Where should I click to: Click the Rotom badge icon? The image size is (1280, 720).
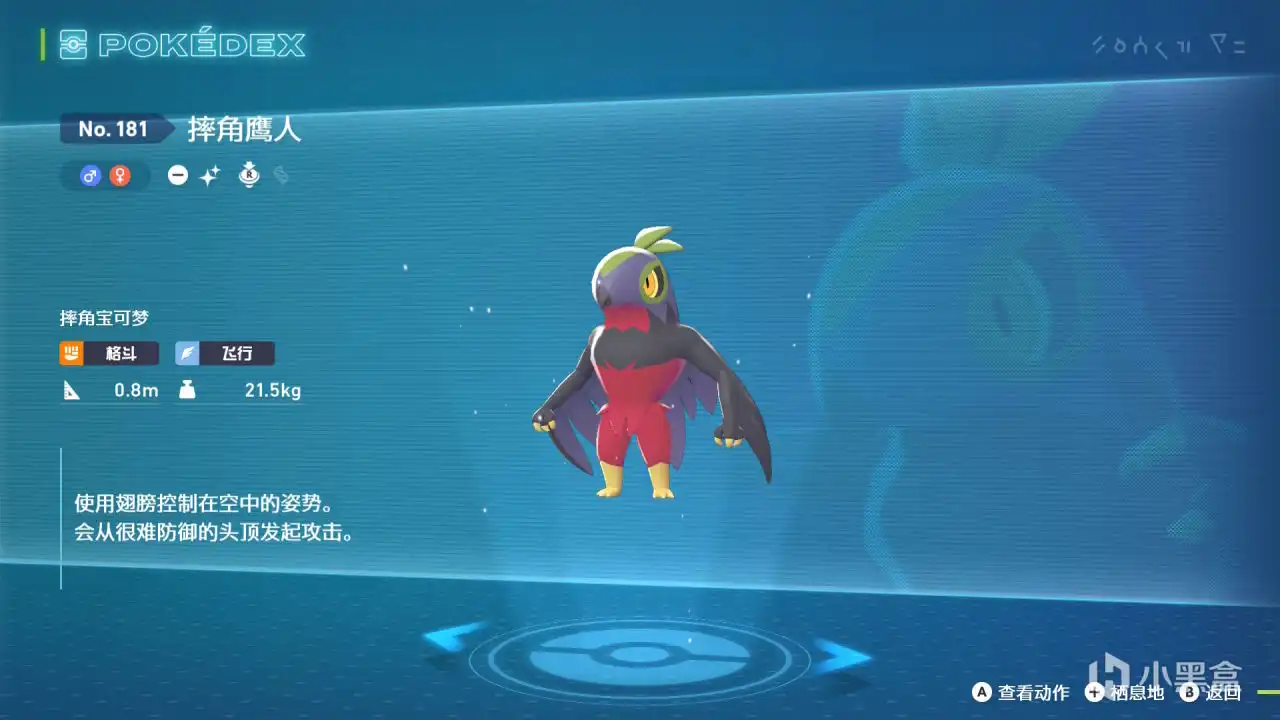(249, 175)
